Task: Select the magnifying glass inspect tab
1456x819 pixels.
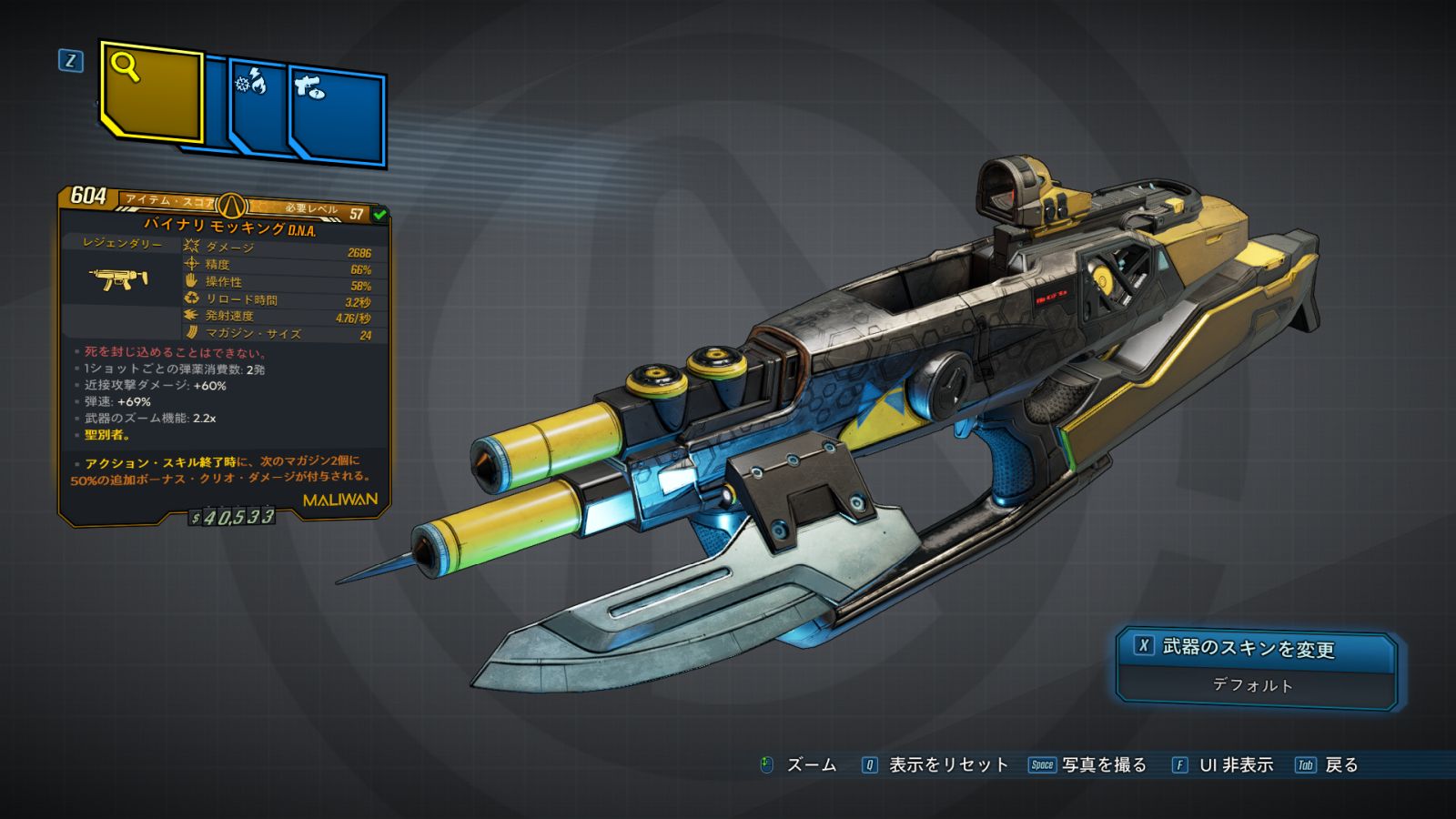Action: 150,91
